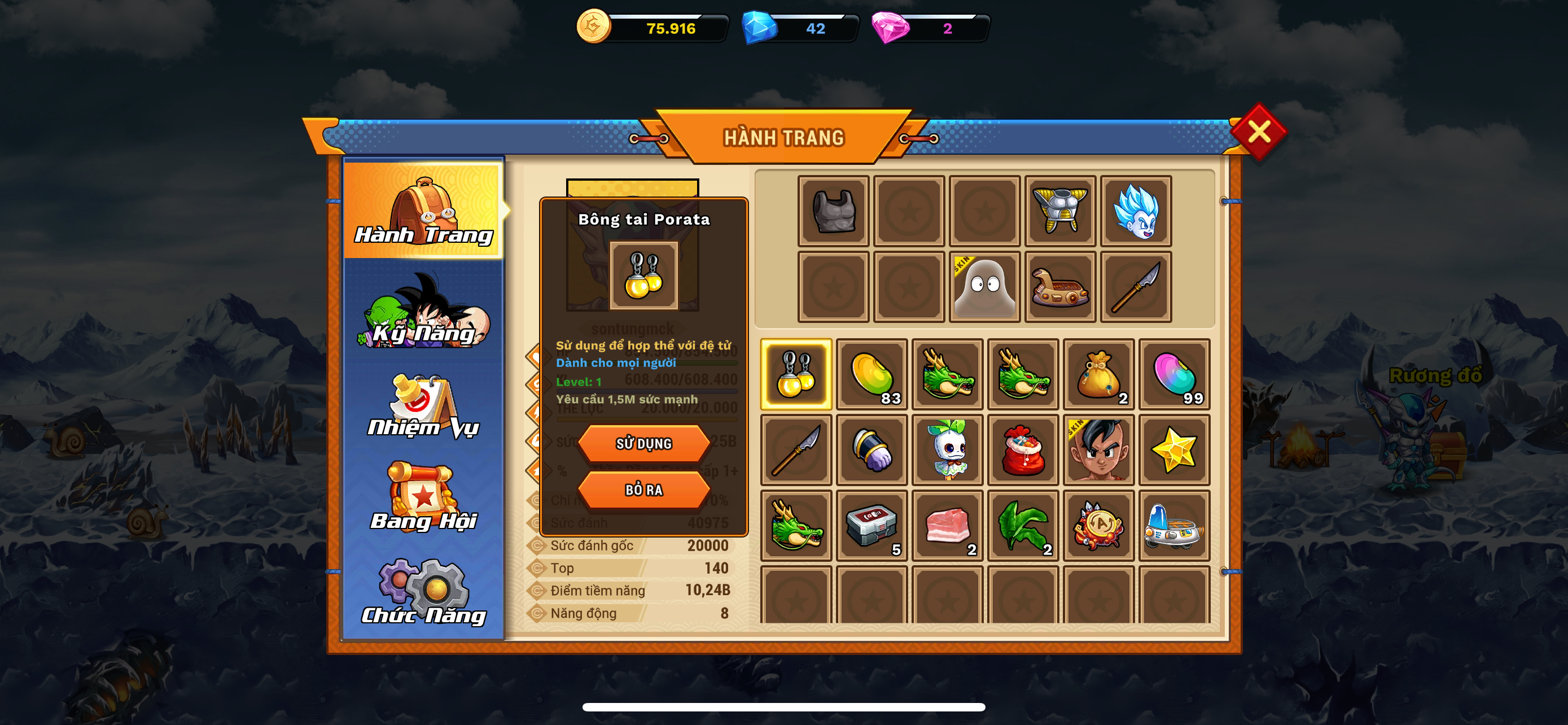Click the Sử Dụng button
Screen dimensions: 1568x725
point(643,443)
